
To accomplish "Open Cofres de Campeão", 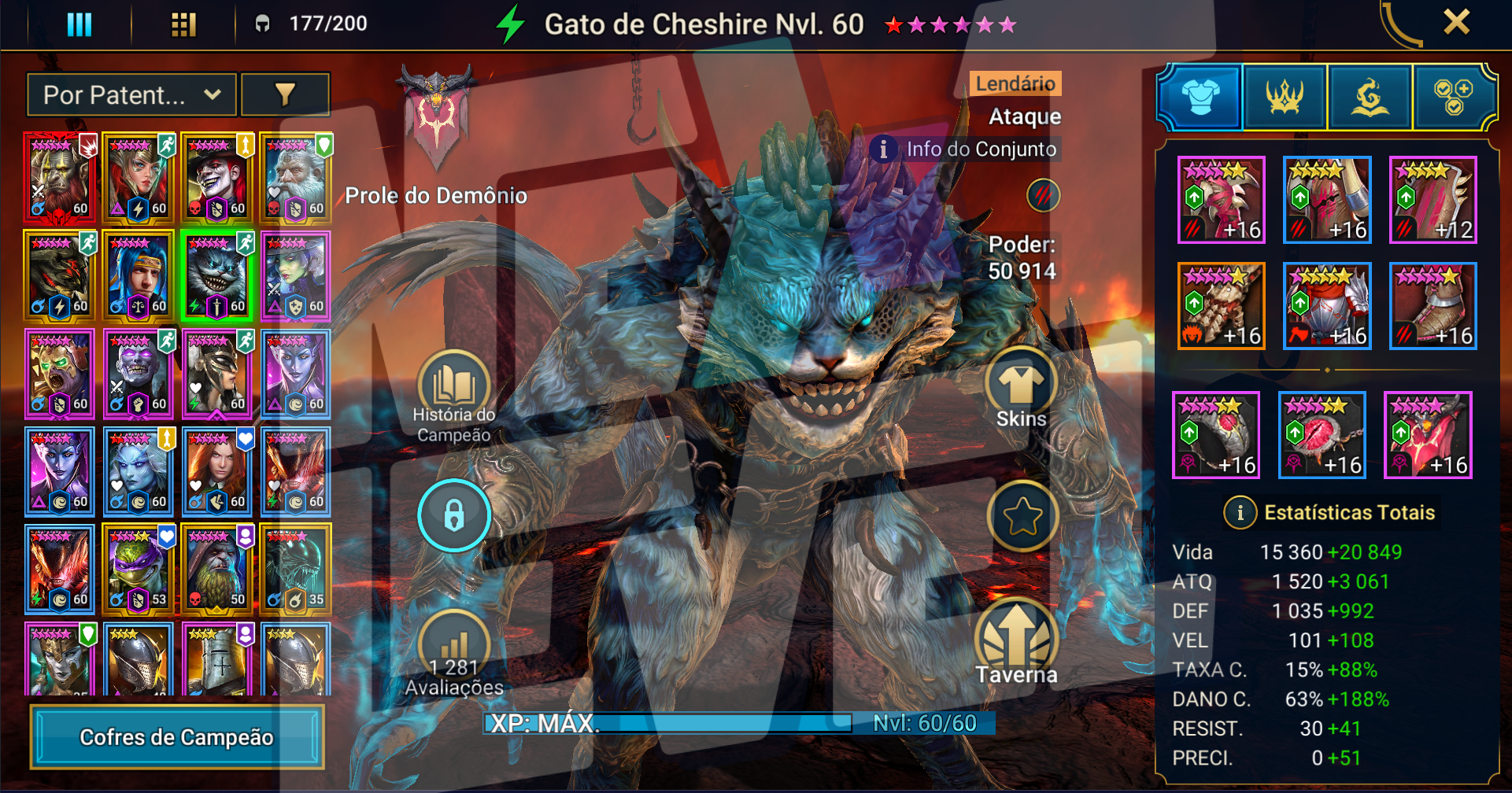I will [x=177, y=737].
